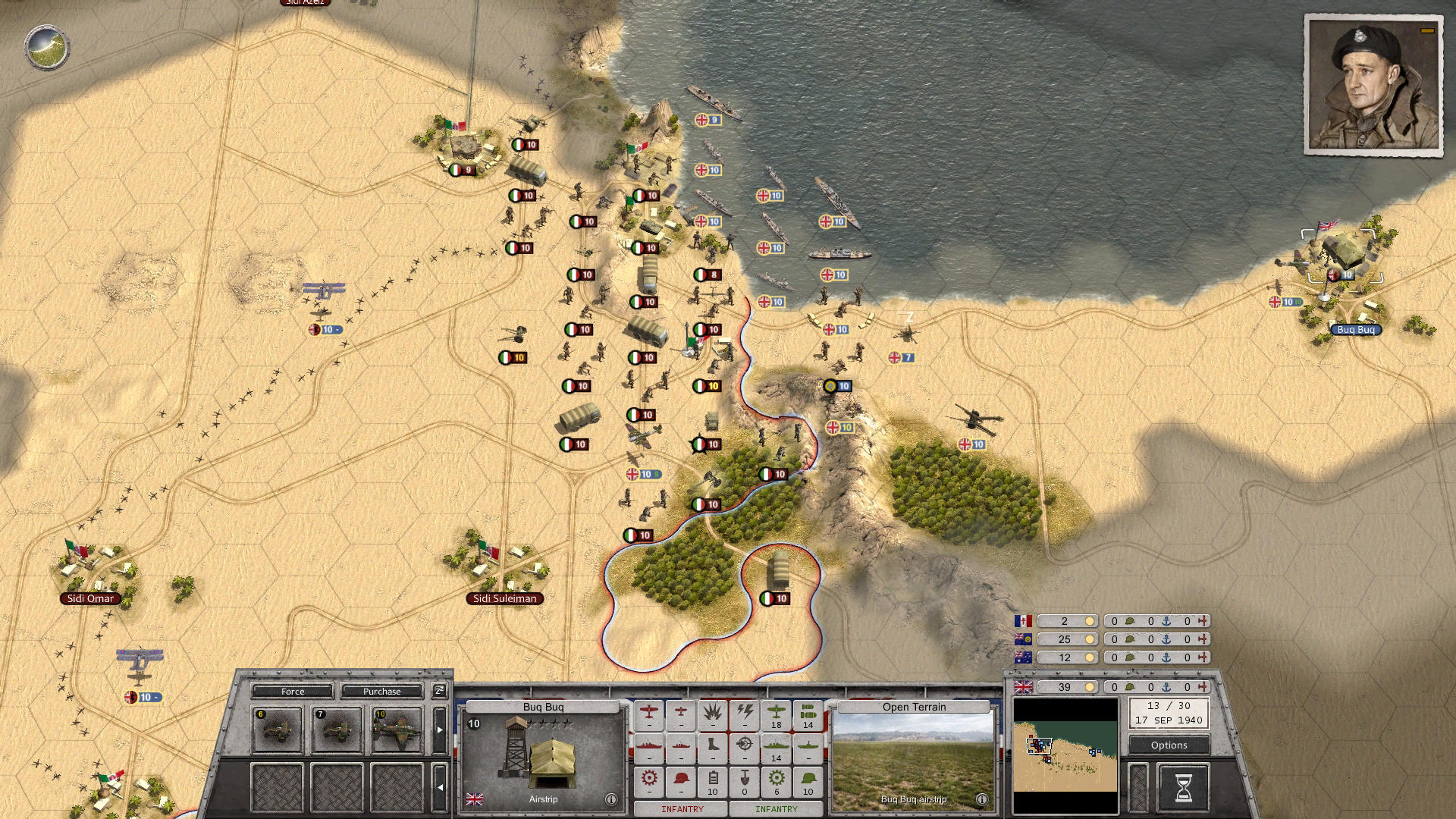Open info for the Open Terrain panel
Viewport: 1456px width, 819px height.
981,799
